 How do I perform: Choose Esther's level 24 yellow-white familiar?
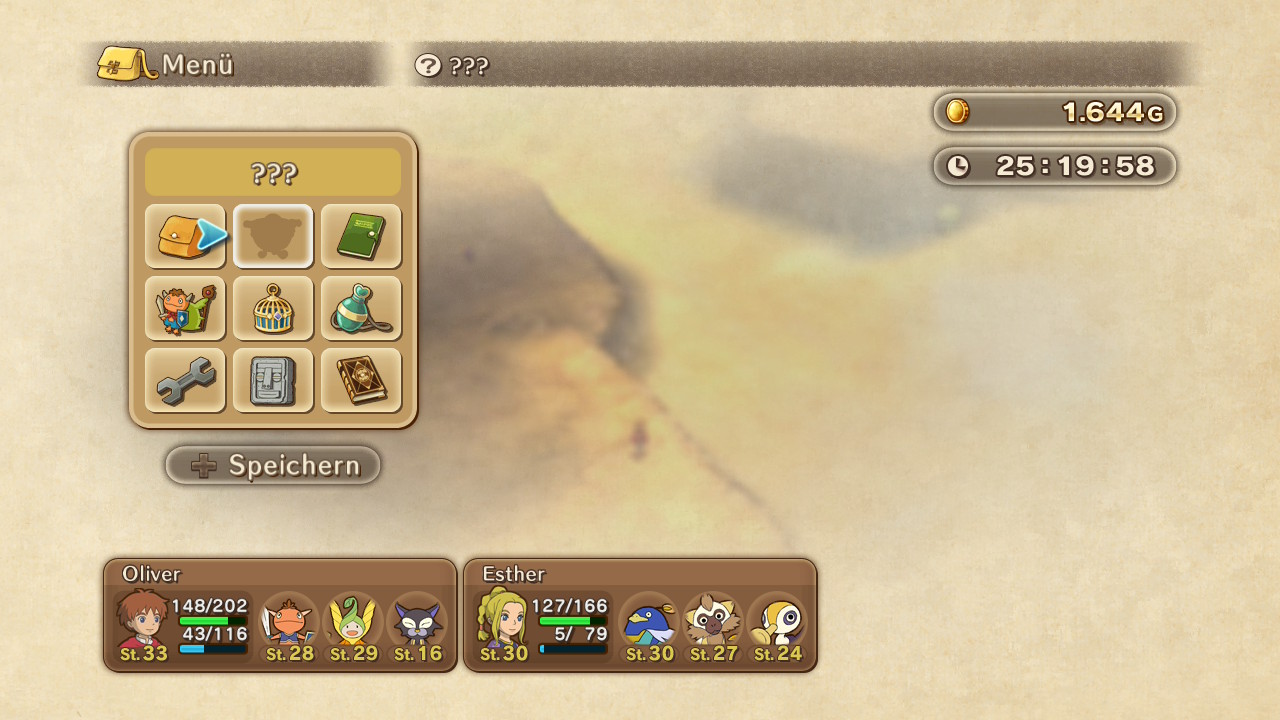[x=777, y=622]
